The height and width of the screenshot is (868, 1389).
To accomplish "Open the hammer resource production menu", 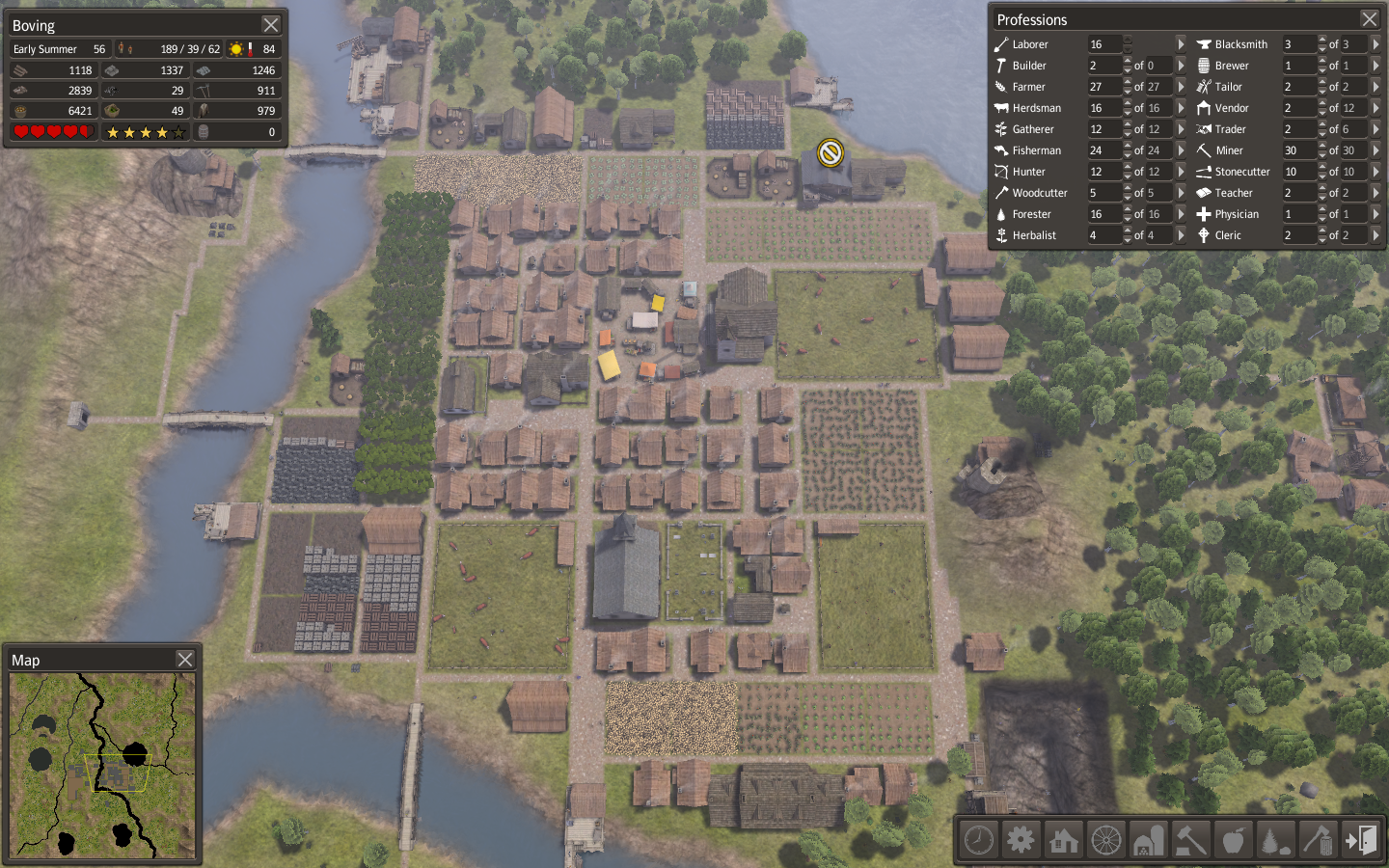I will (x=1190, y=840).
